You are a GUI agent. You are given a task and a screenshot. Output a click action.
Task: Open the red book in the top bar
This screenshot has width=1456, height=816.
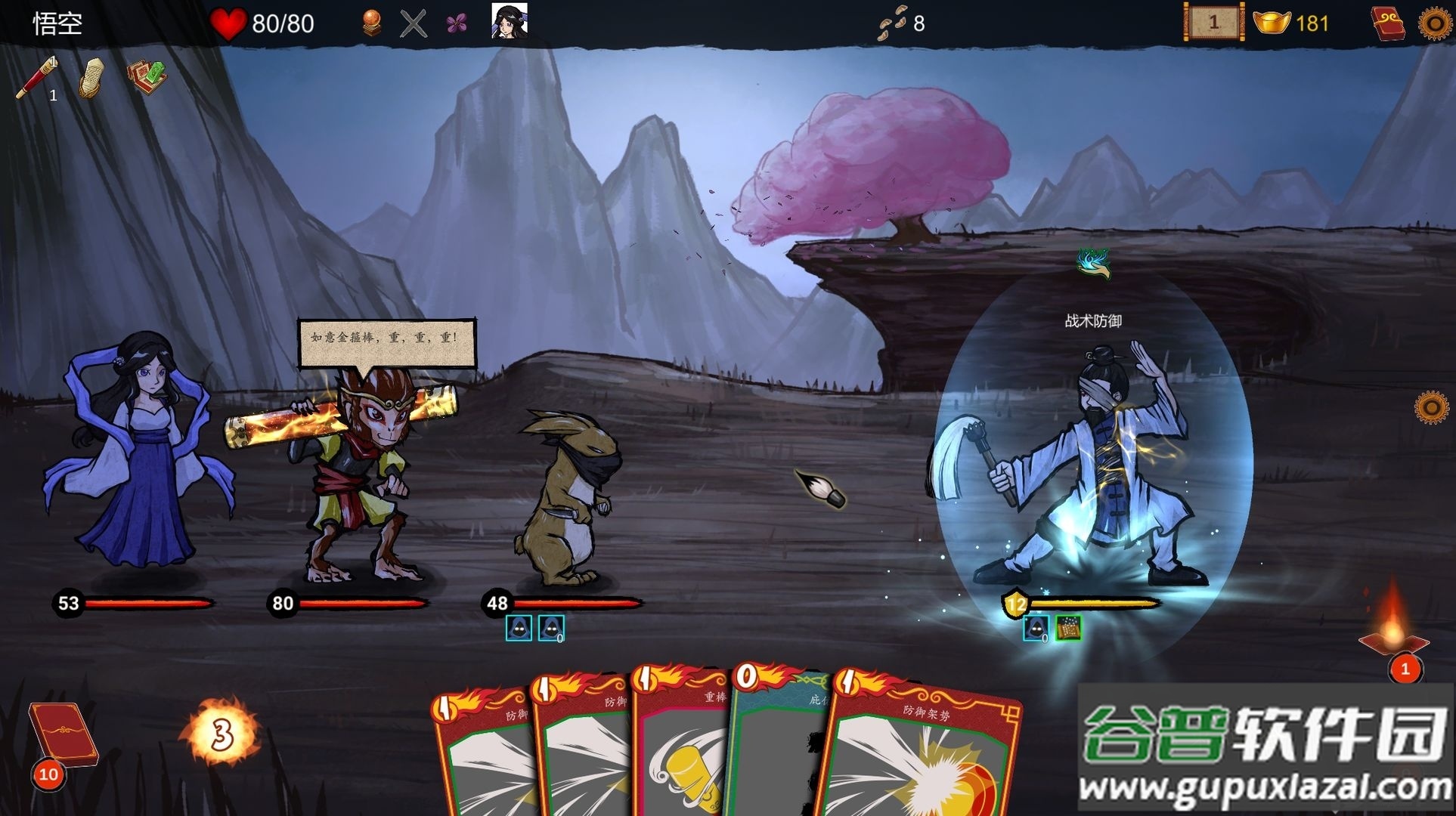click(1388, 23)
